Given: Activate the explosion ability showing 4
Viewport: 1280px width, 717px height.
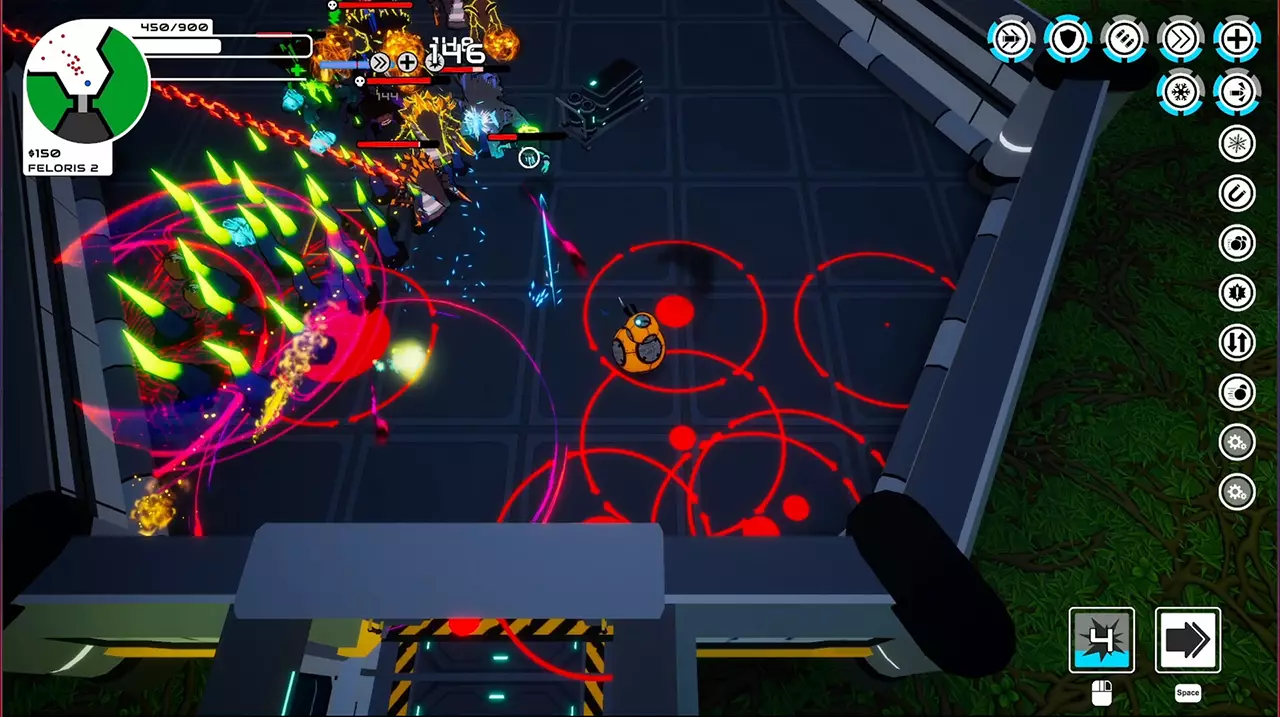Looking at the screenshot, I should pyautogui.click(x=1101, y=640).
